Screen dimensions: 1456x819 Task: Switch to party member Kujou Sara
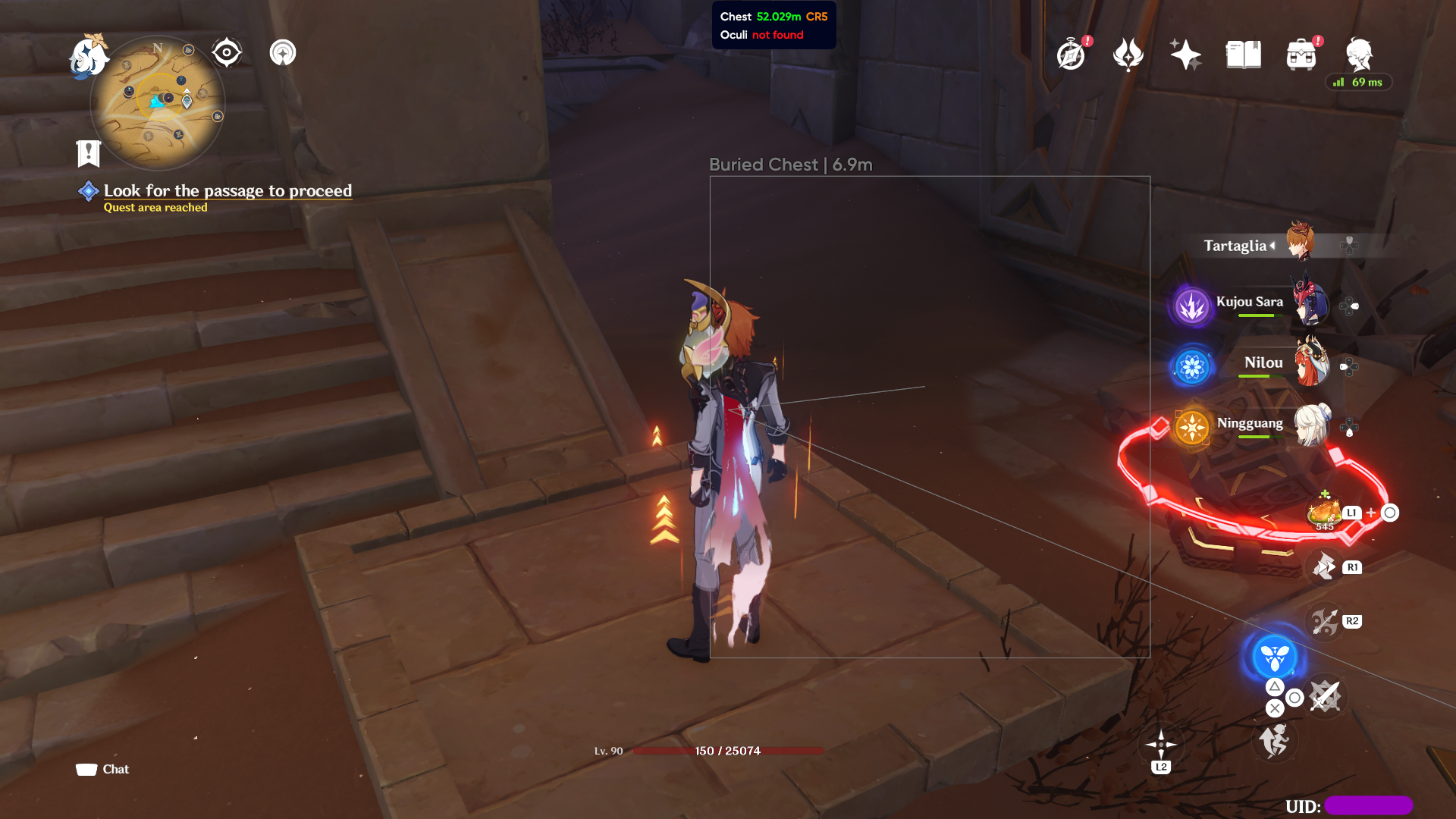[1250, 303]
